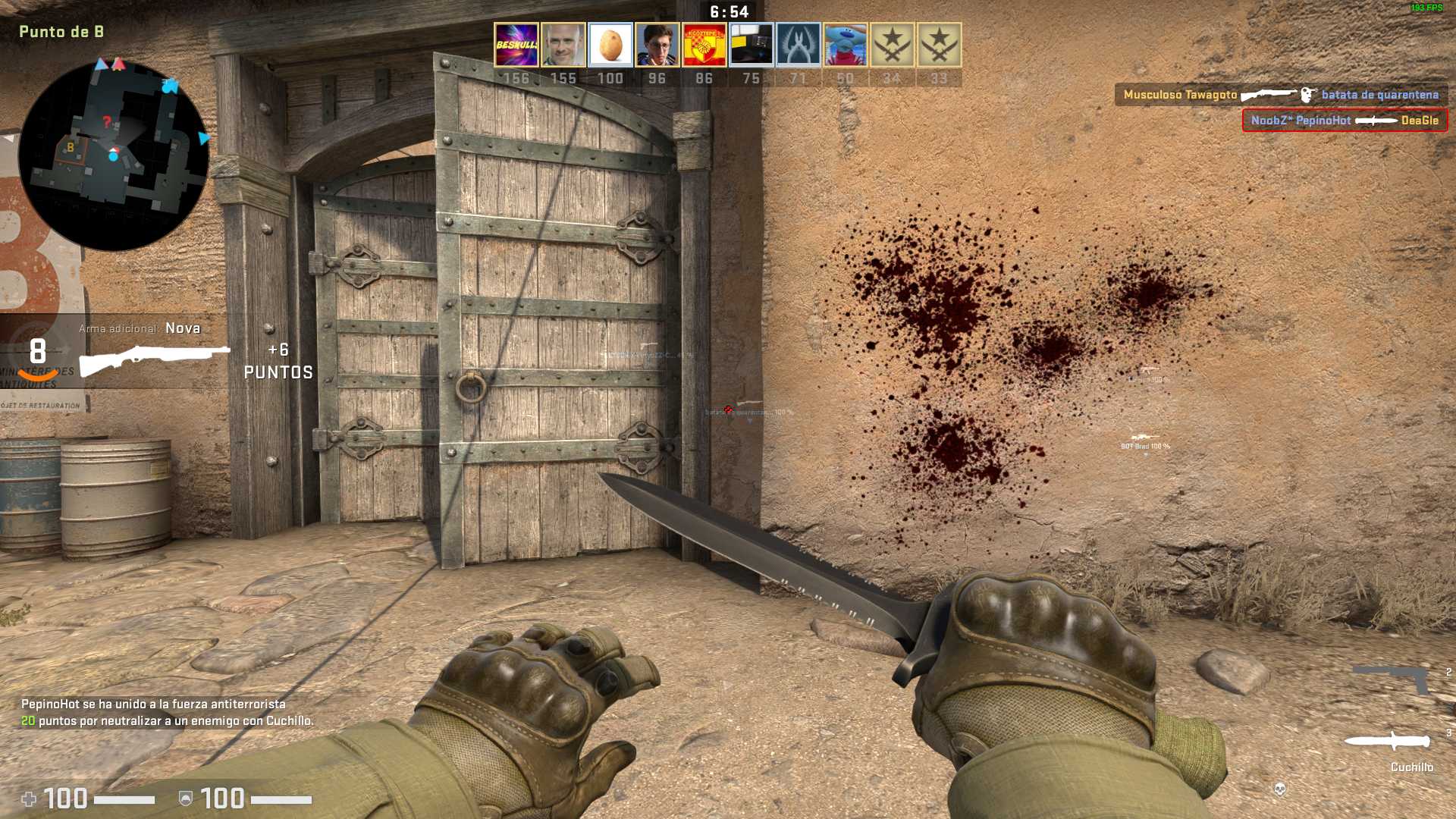Select the potato player avatar
Screen dimensions: 1456x819
coord(610,45)
